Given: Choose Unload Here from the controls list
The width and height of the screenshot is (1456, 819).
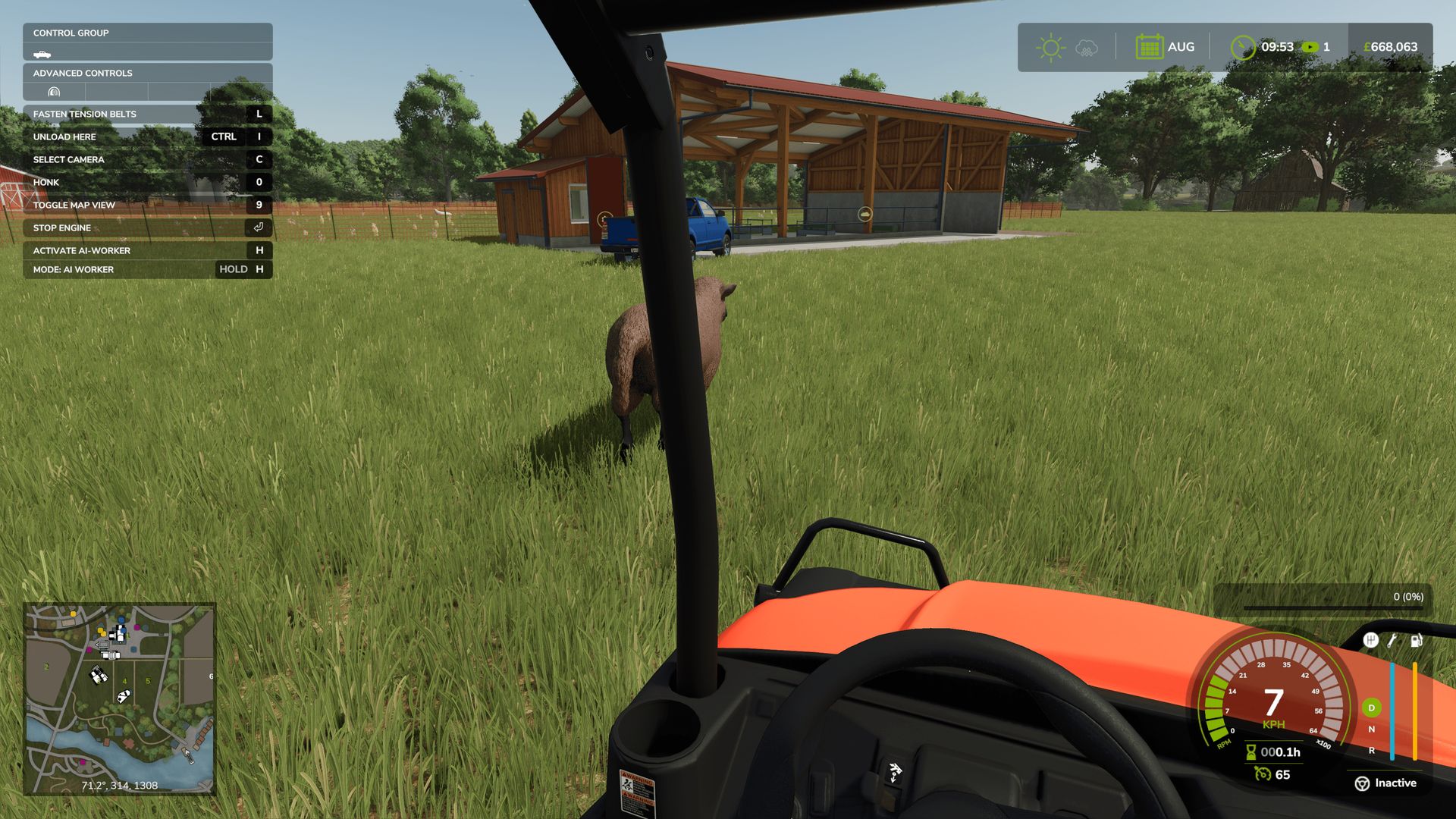Looking at the screenshot, I should coord(146,136).
